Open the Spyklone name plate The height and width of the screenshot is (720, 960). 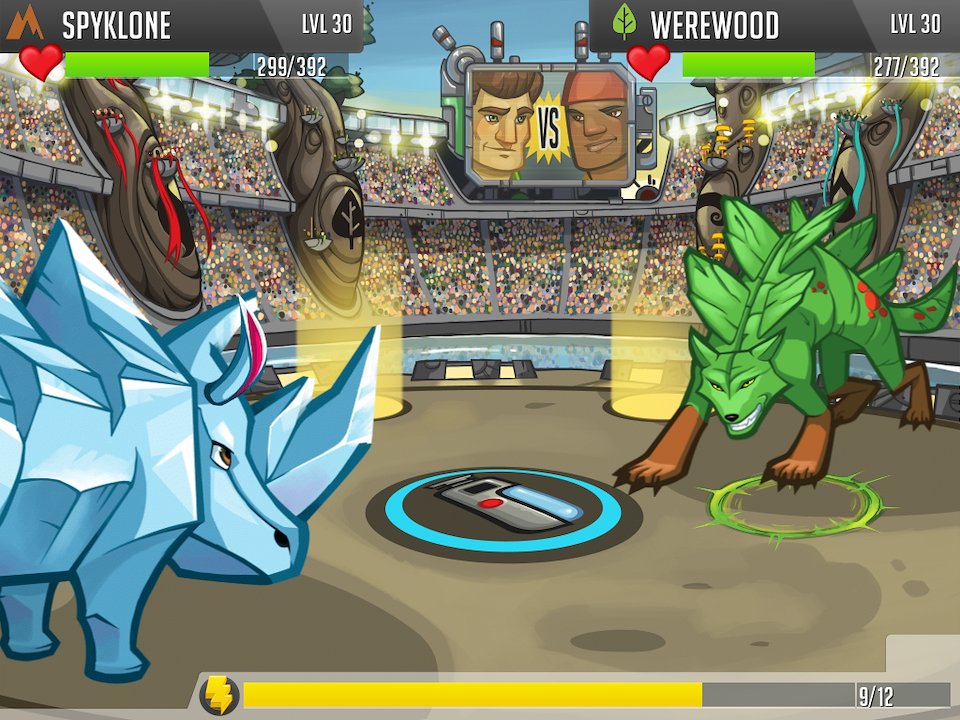pyautogui.click(x=116, y=25)
